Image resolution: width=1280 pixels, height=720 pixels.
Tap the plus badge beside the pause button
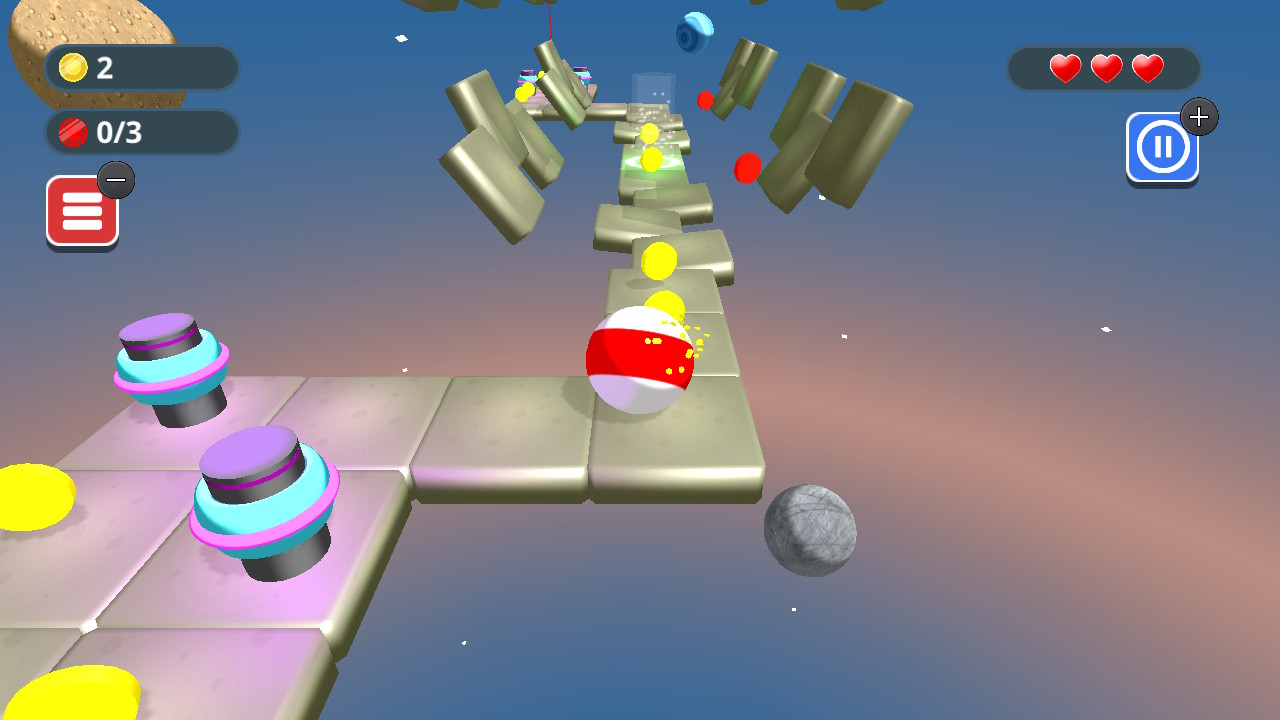1199,116
